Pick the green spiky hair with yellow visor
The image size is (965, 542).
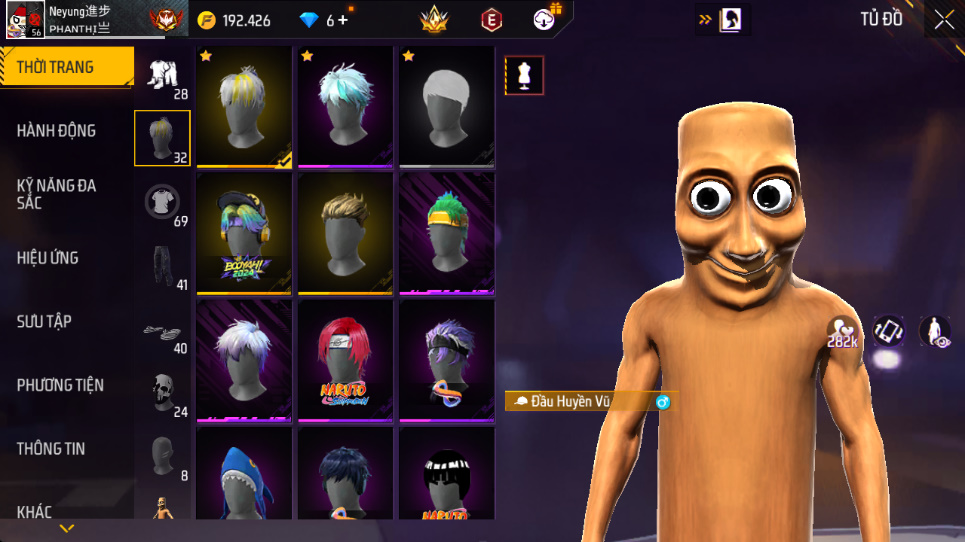(446, 234)
